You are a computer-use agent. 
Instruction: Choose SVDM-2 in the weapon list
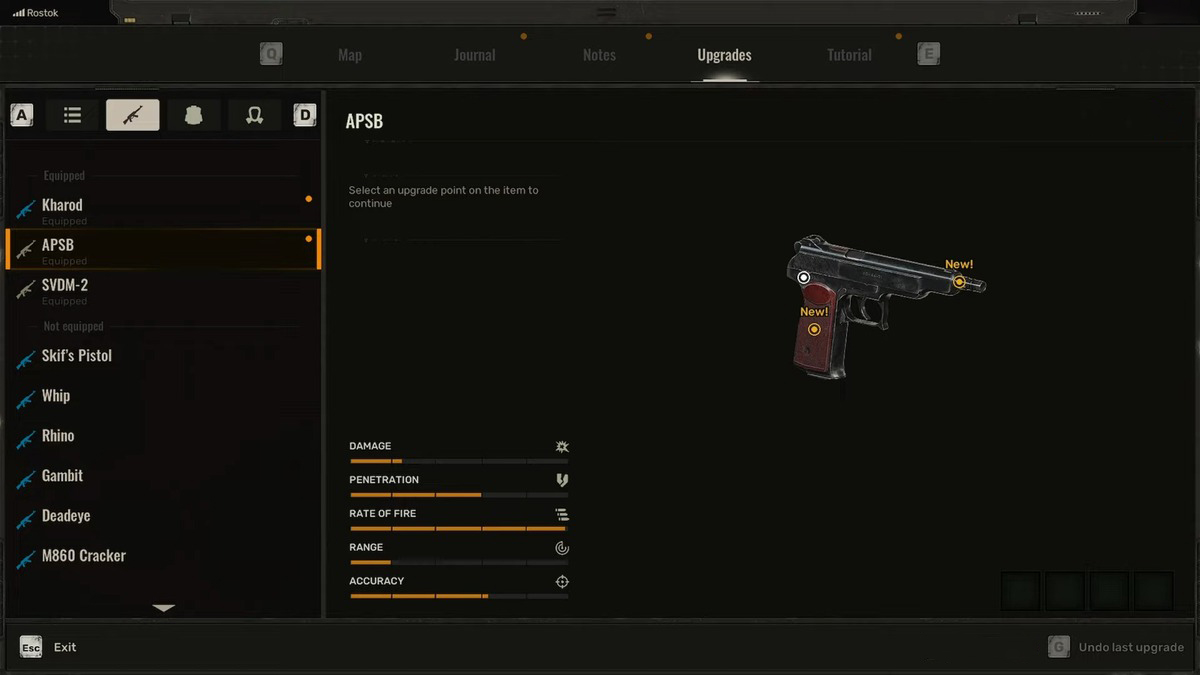pyautogui.click(x=65, y=286)
